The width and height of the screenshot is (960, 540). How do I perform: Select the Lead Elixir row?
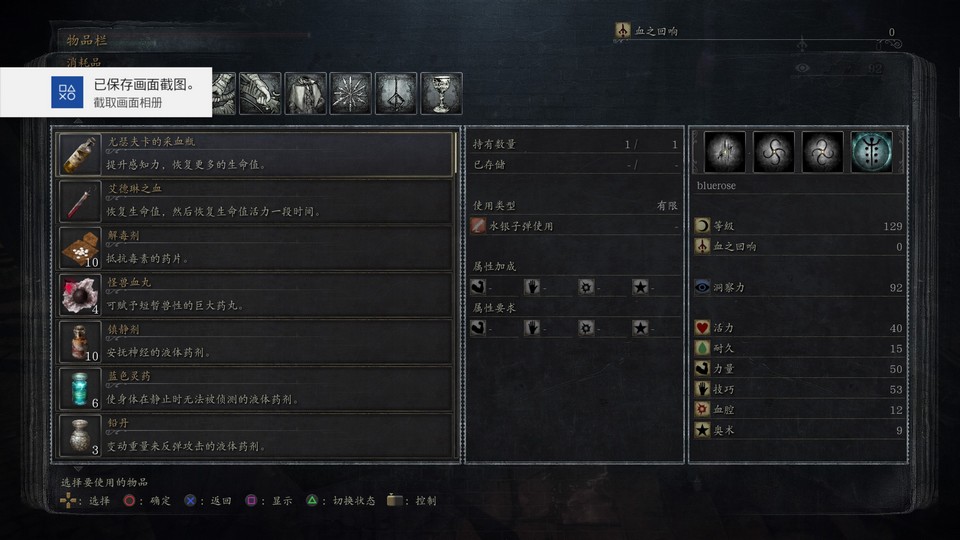(x=256, y=435)
